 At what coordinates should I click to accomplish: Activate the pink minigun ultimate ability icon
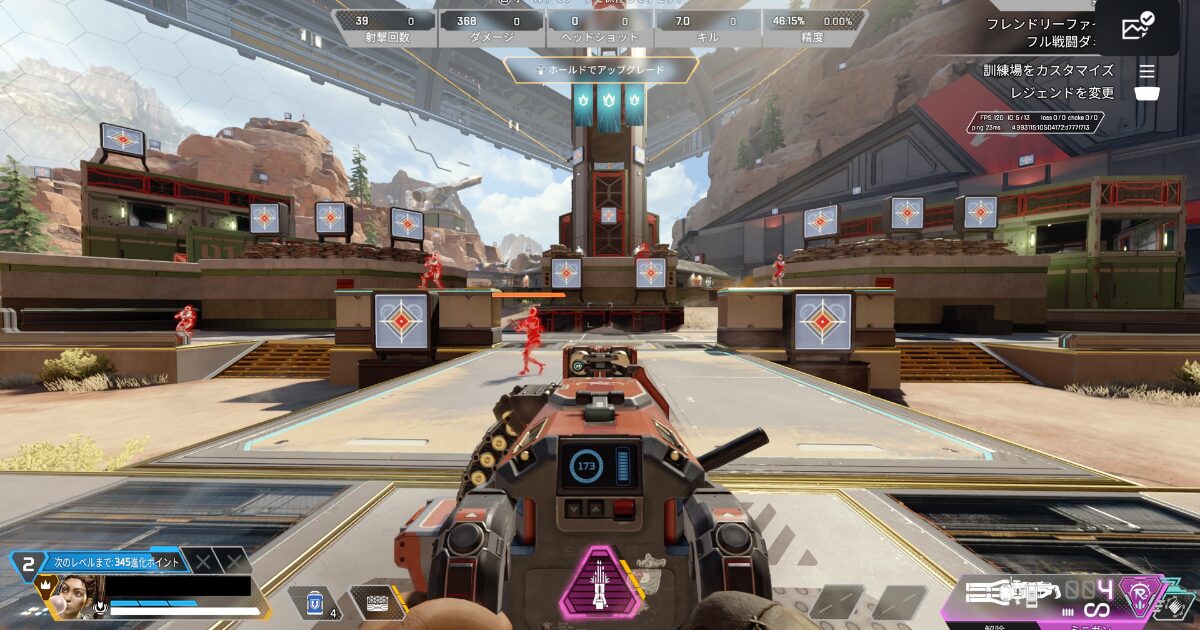tap(600, 582)
